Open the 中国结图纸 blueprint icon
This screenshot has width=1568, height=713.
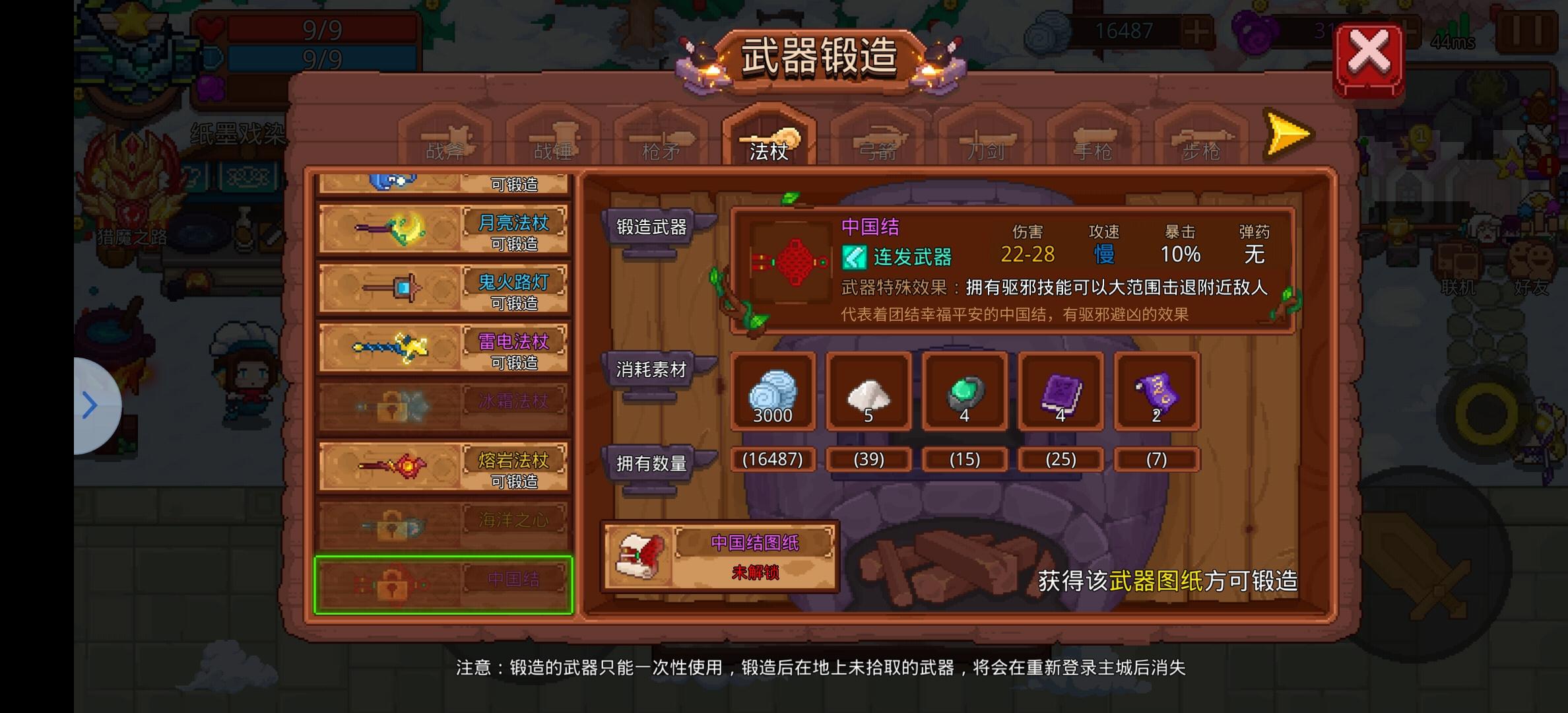coord(639,557)
